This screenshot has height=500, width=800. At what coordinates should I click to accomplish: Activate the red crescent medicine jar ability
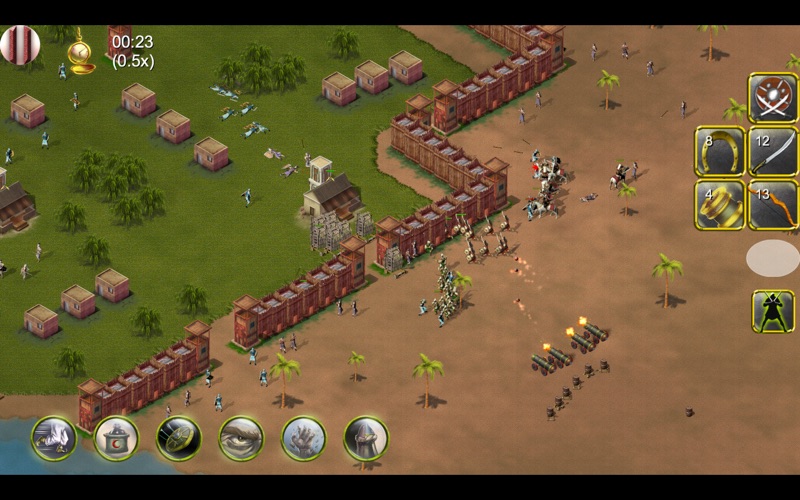(x=116, y=438)
